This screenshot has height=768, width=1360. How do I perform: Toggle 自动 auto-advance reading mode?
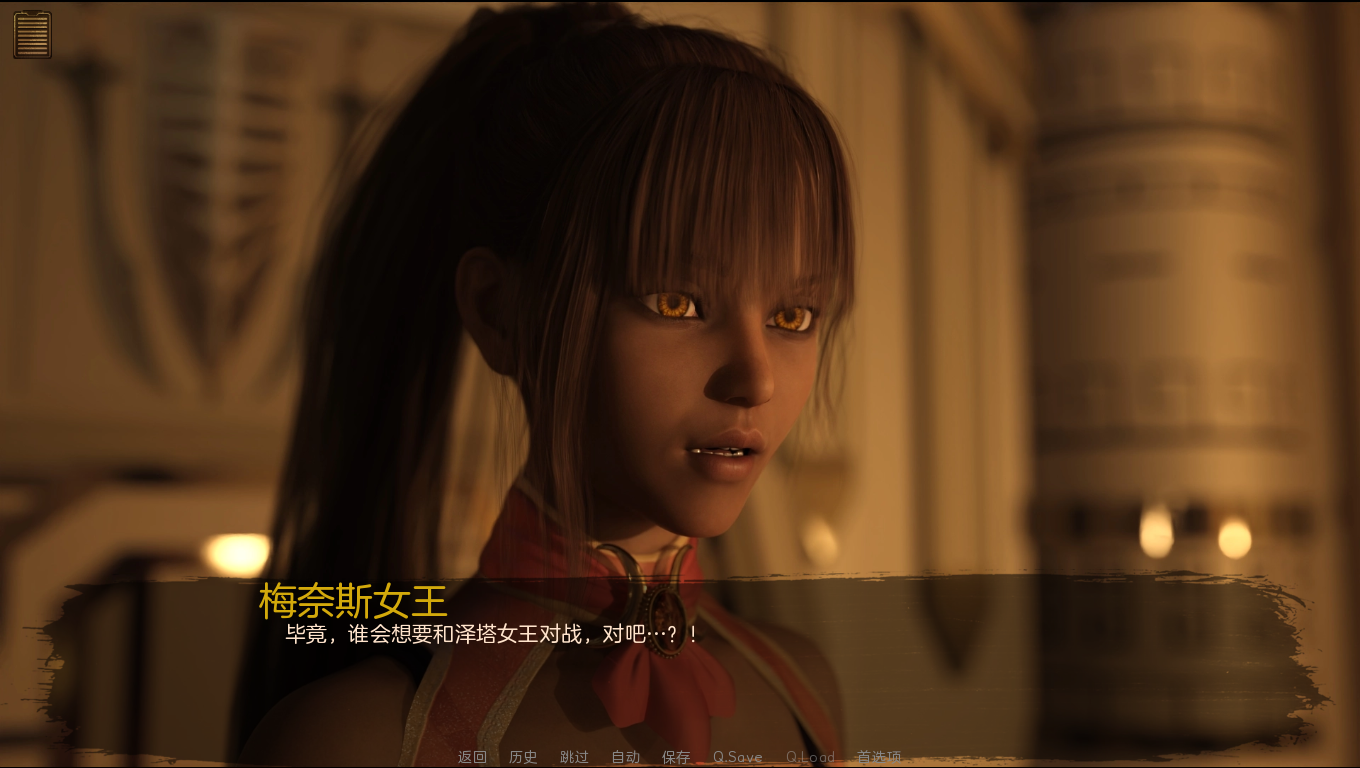(624, 757)
